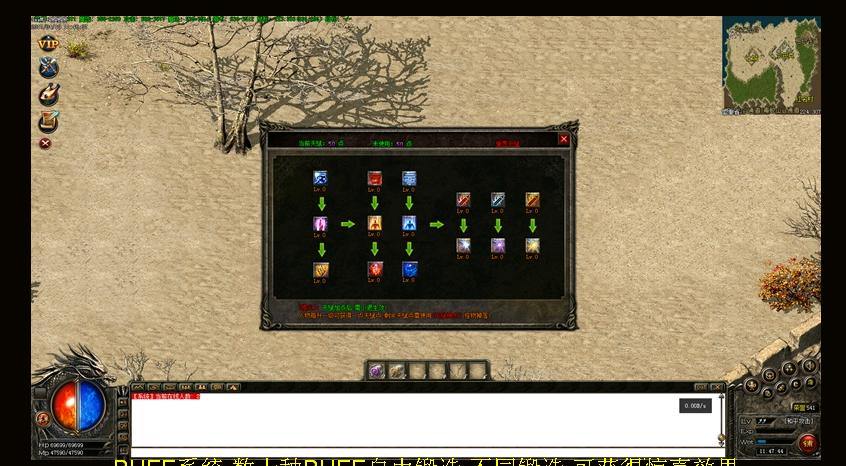Click the red reset talents label

pyautogui.click(x=507, y=144)
